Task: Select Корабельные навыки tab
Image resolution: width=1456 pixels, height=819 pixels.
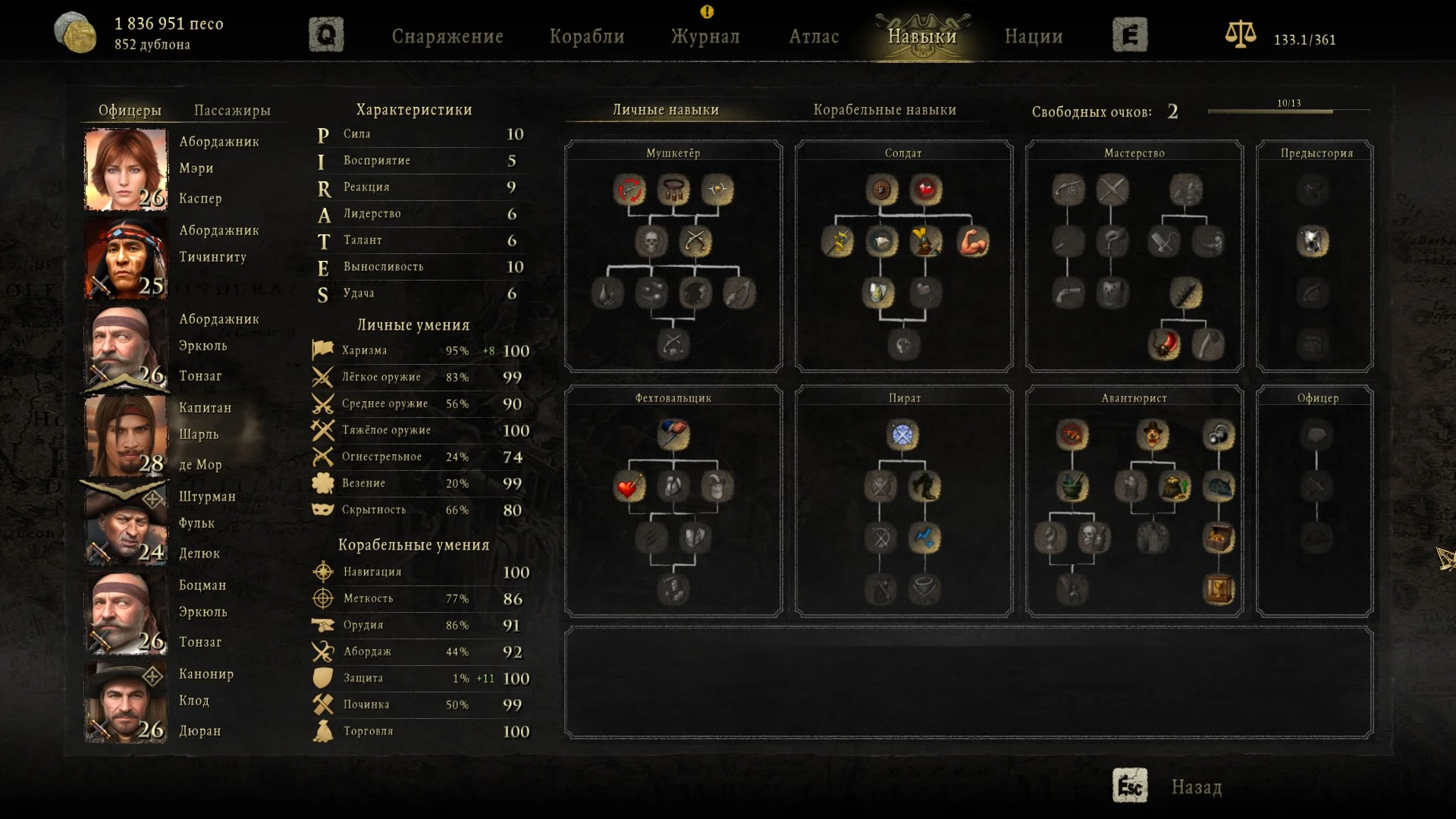Action: (x=884, y=110)
